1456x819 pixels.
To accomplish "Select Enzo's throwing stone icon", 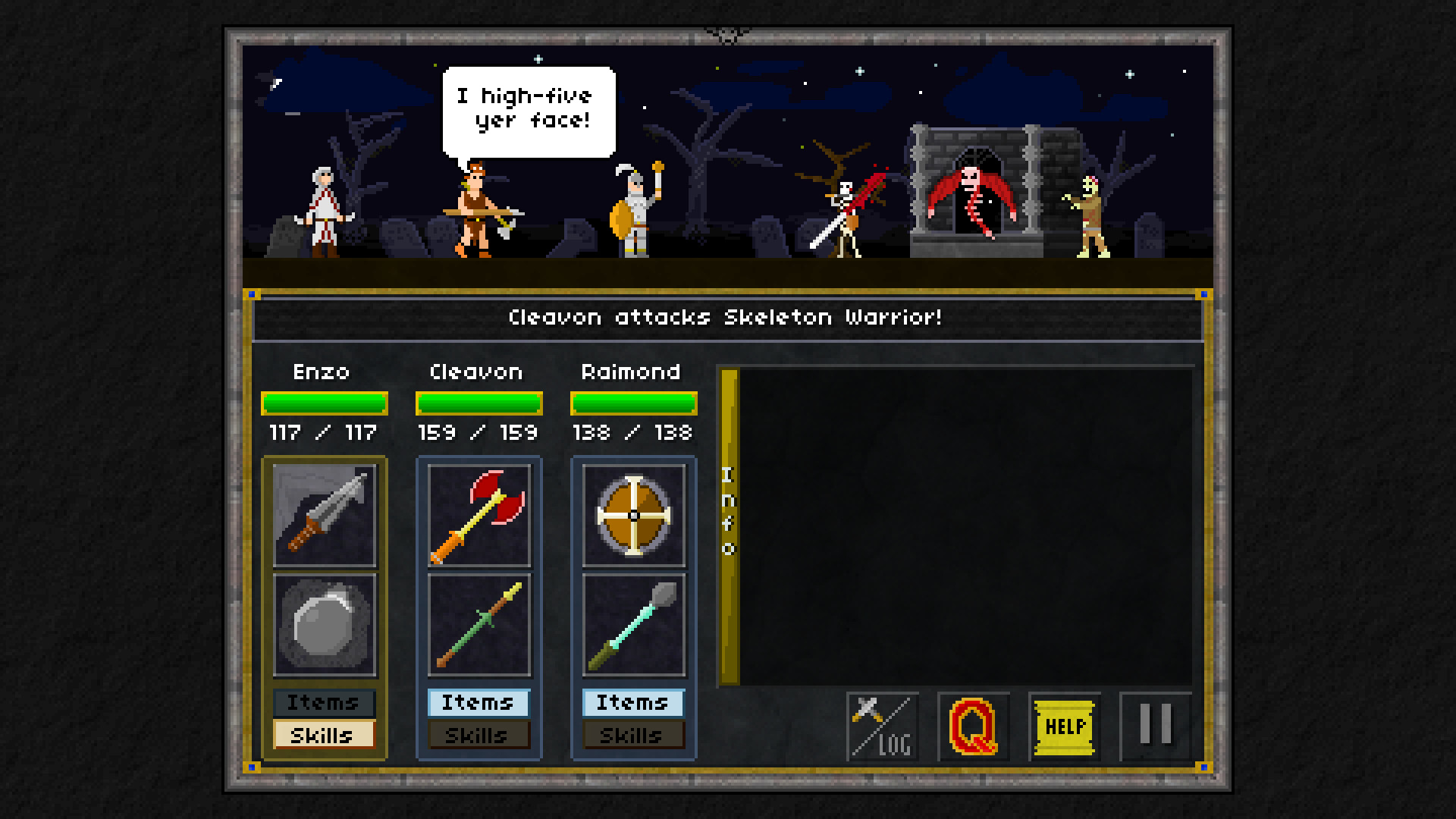I will pos(325,626).
